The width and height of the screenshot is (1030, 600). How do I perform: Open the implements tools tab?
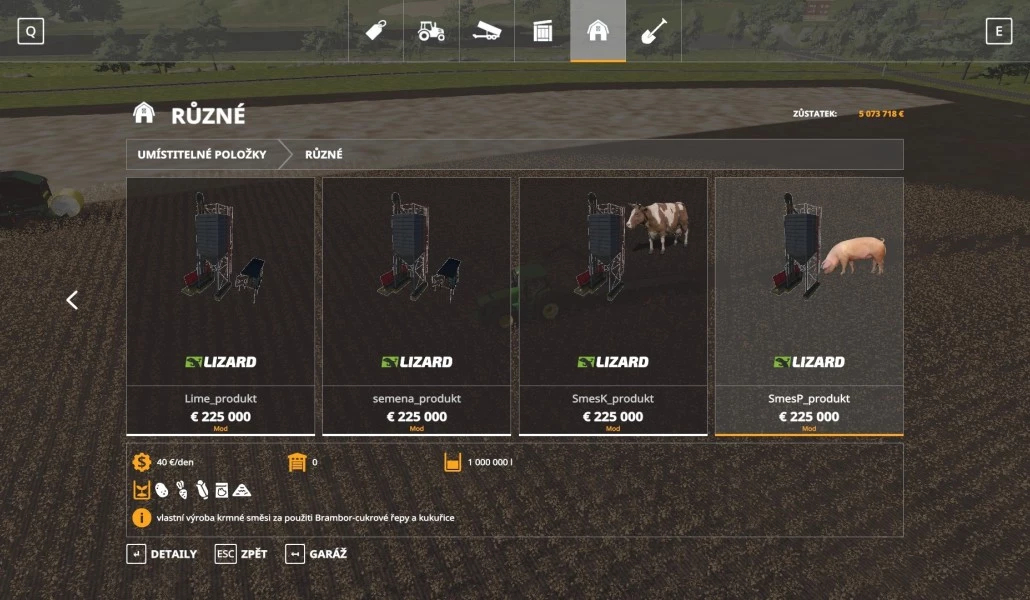point(487,31)
